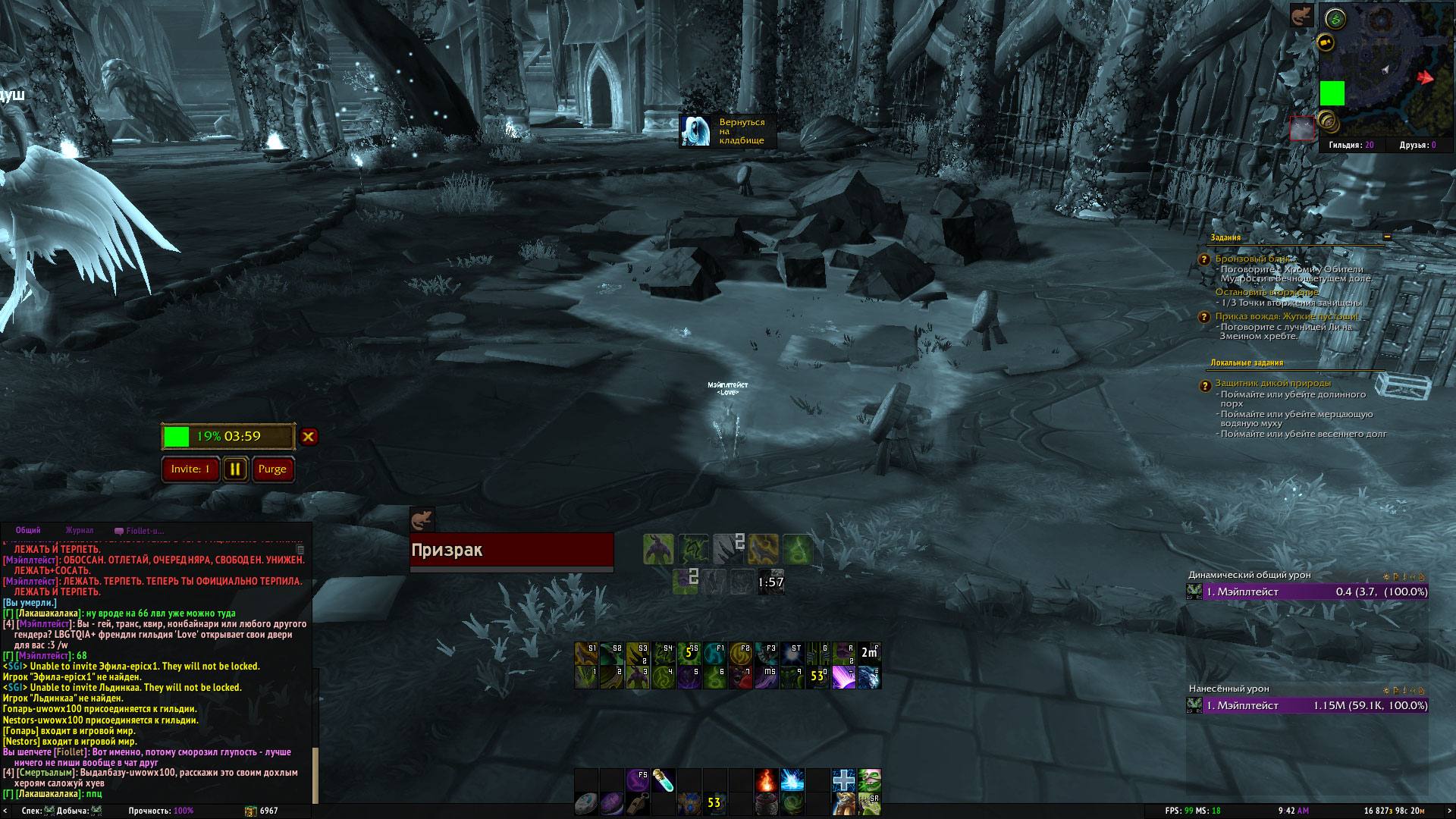
Task: Pause the guild invite scan
Action: [x=235, y=469]
